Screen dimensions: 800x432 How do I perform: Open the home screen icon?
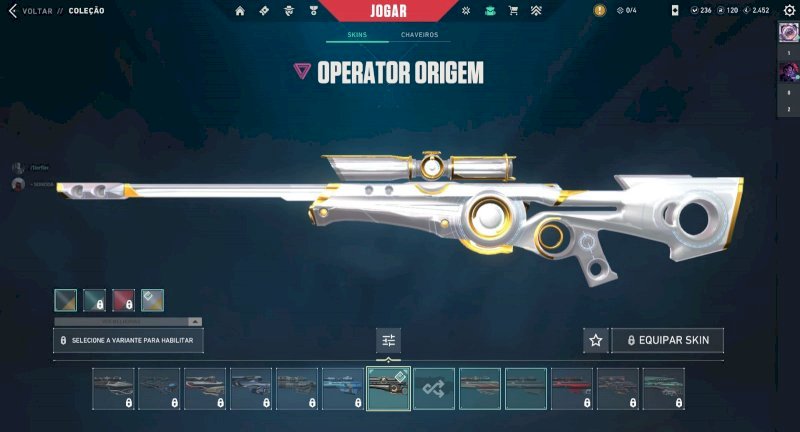click(x=240, y=11)
